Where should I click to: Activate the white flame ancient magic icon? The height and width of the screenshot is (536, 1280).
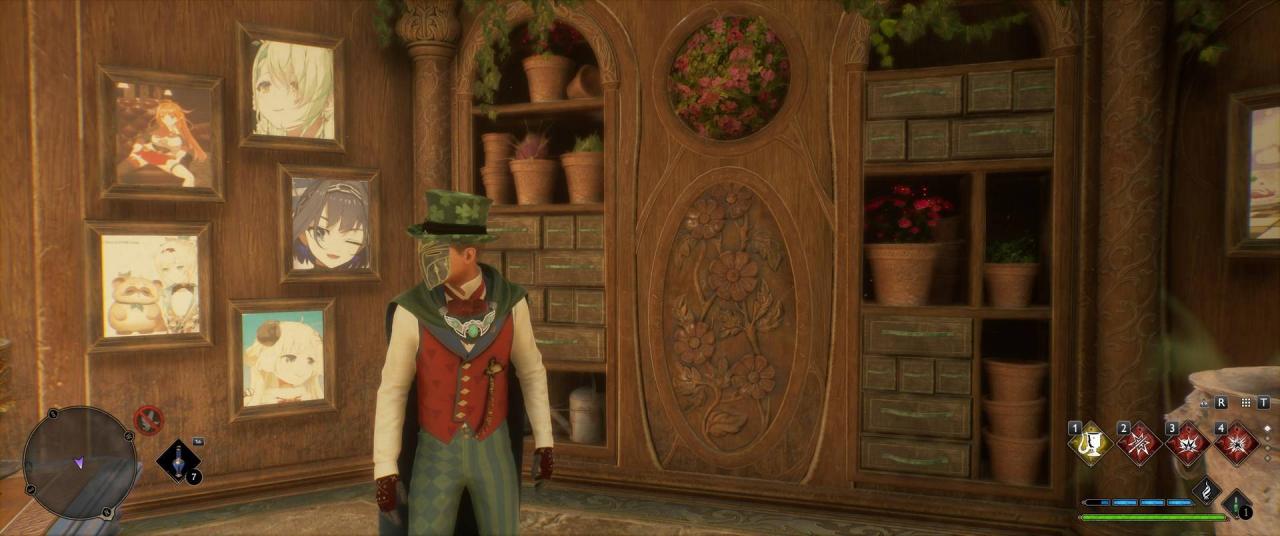click(1206, 491)
